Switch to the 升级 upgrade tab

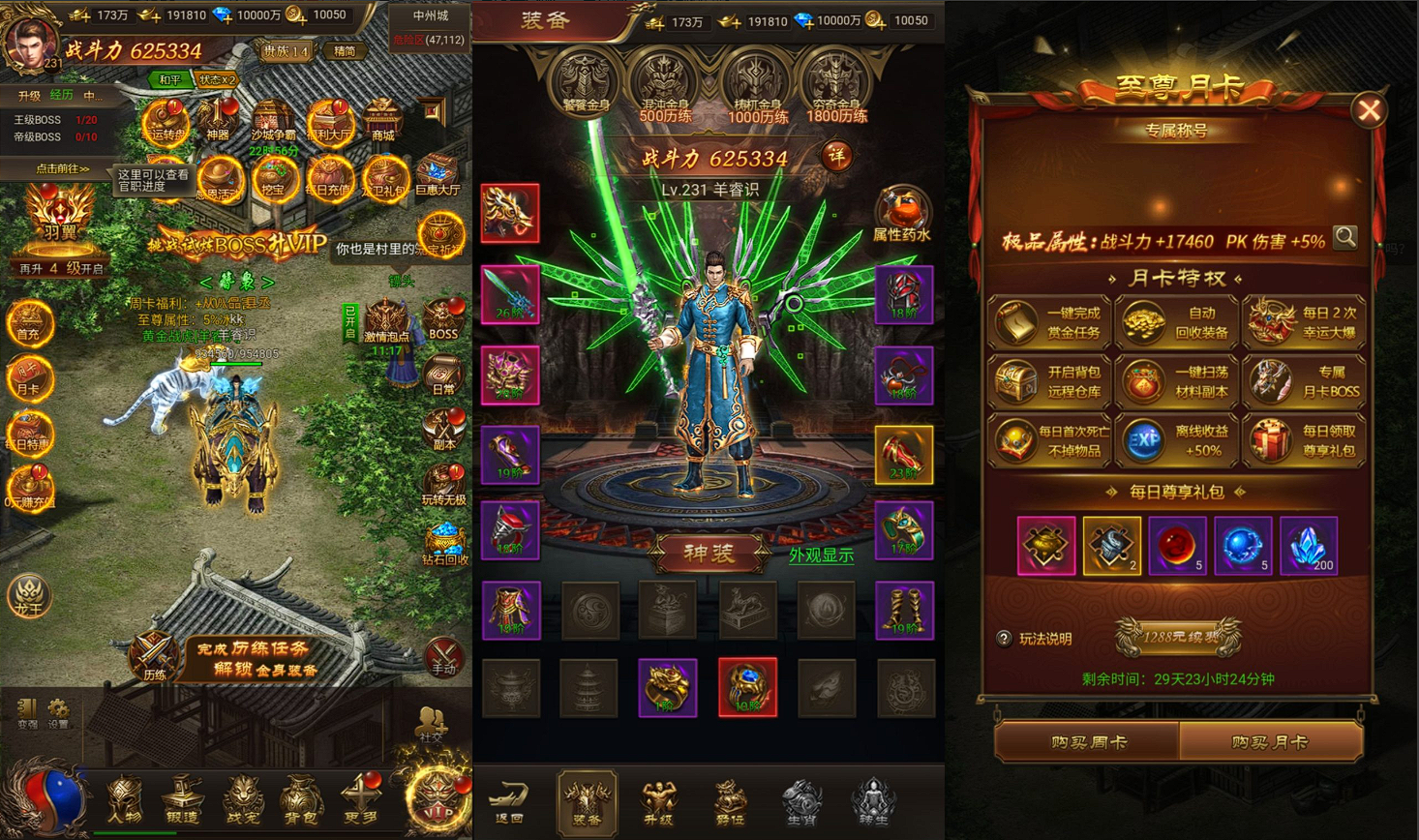click(x=657, y=802)
